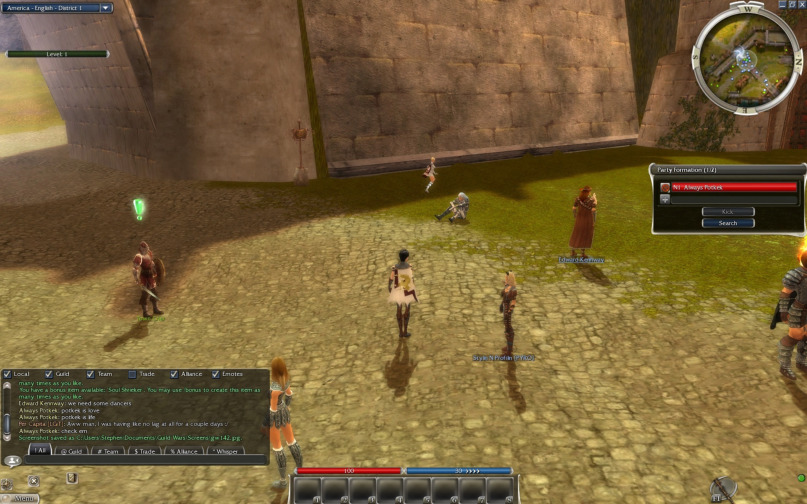Toggle the Alliance chat filter checkbox
Image resolution: width=807 pixels, height=504 pixels.
(173, 374)
